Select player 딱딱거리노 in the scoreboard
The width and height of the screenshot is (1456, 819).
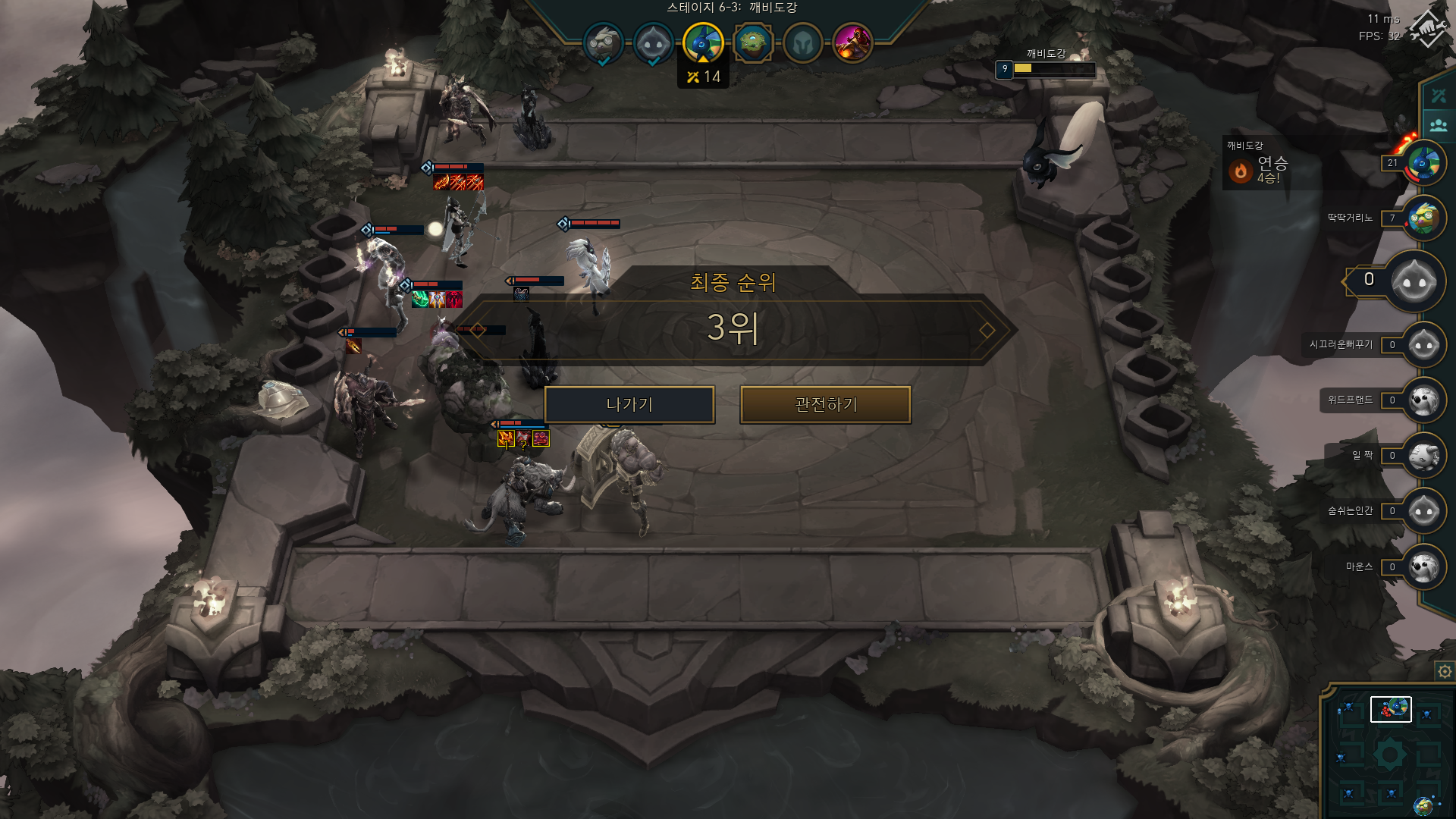coord(1423,218)
